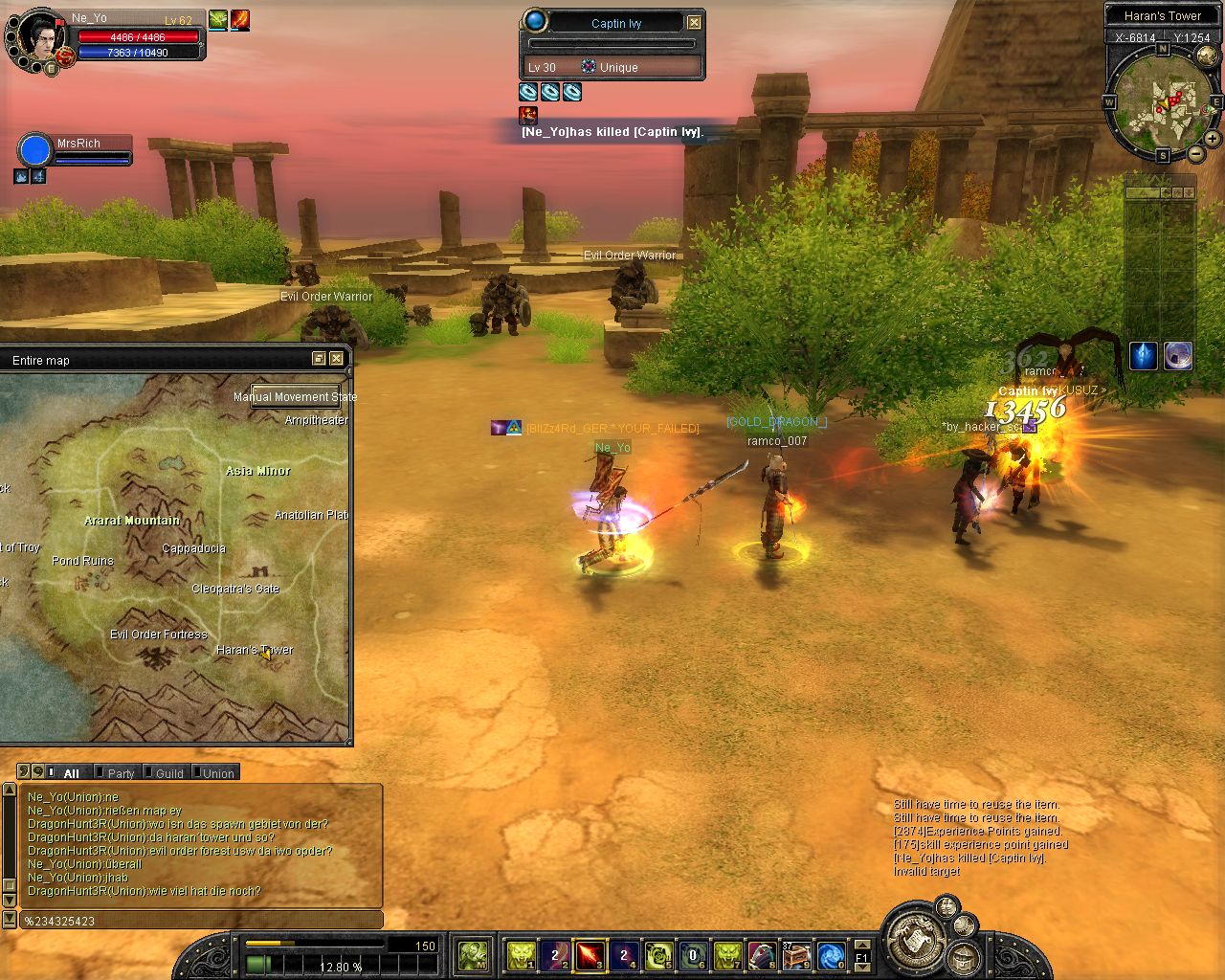
Task: Activate the blue swirl skill in slot 0
Action: 831,954
